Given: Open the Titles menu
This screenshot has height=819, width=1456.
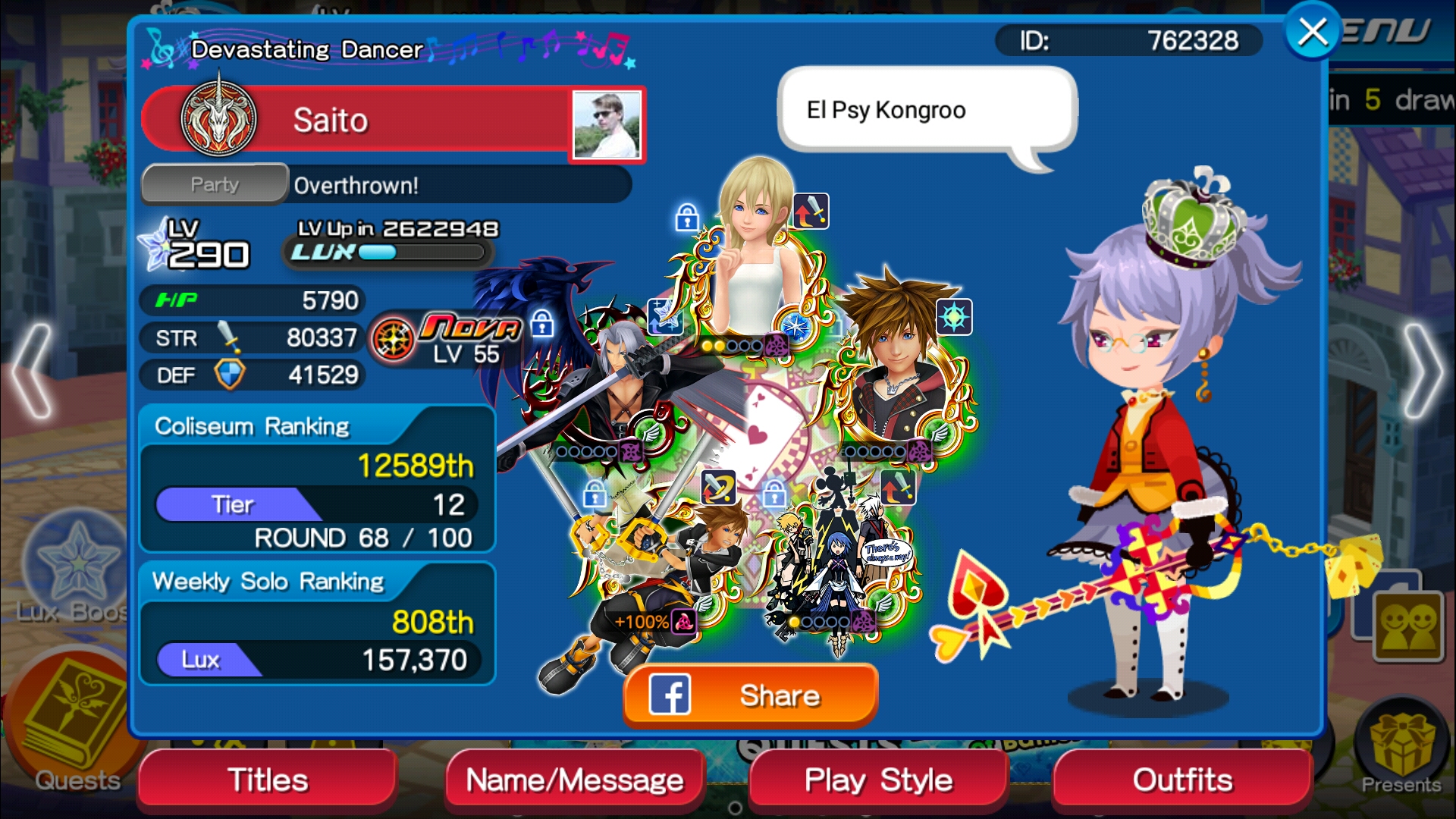Looking at the screenshot, I should [x=268, y=780].
